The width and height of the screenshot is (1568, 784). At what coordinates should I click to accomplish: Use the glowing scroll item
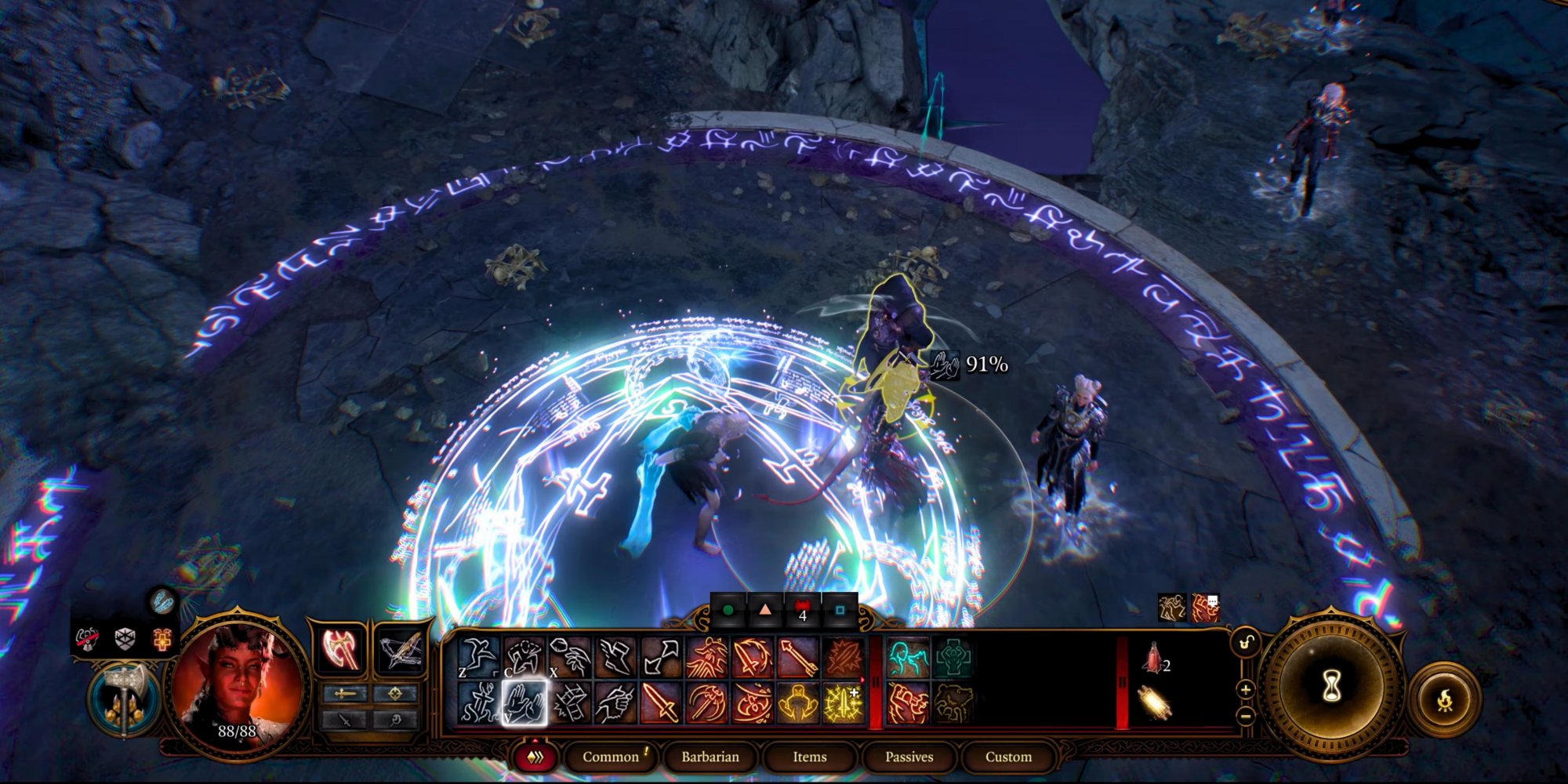coord(1152,703)
